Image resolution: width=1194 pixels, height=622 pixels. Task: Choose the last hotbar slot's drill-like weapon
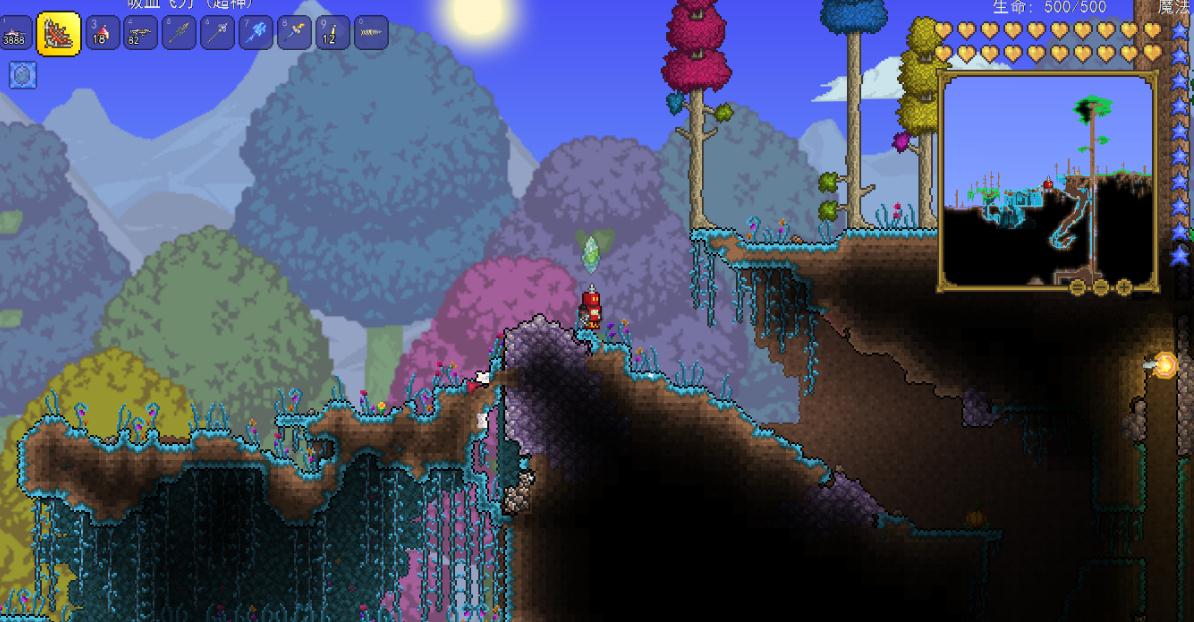tap(370, 33)
